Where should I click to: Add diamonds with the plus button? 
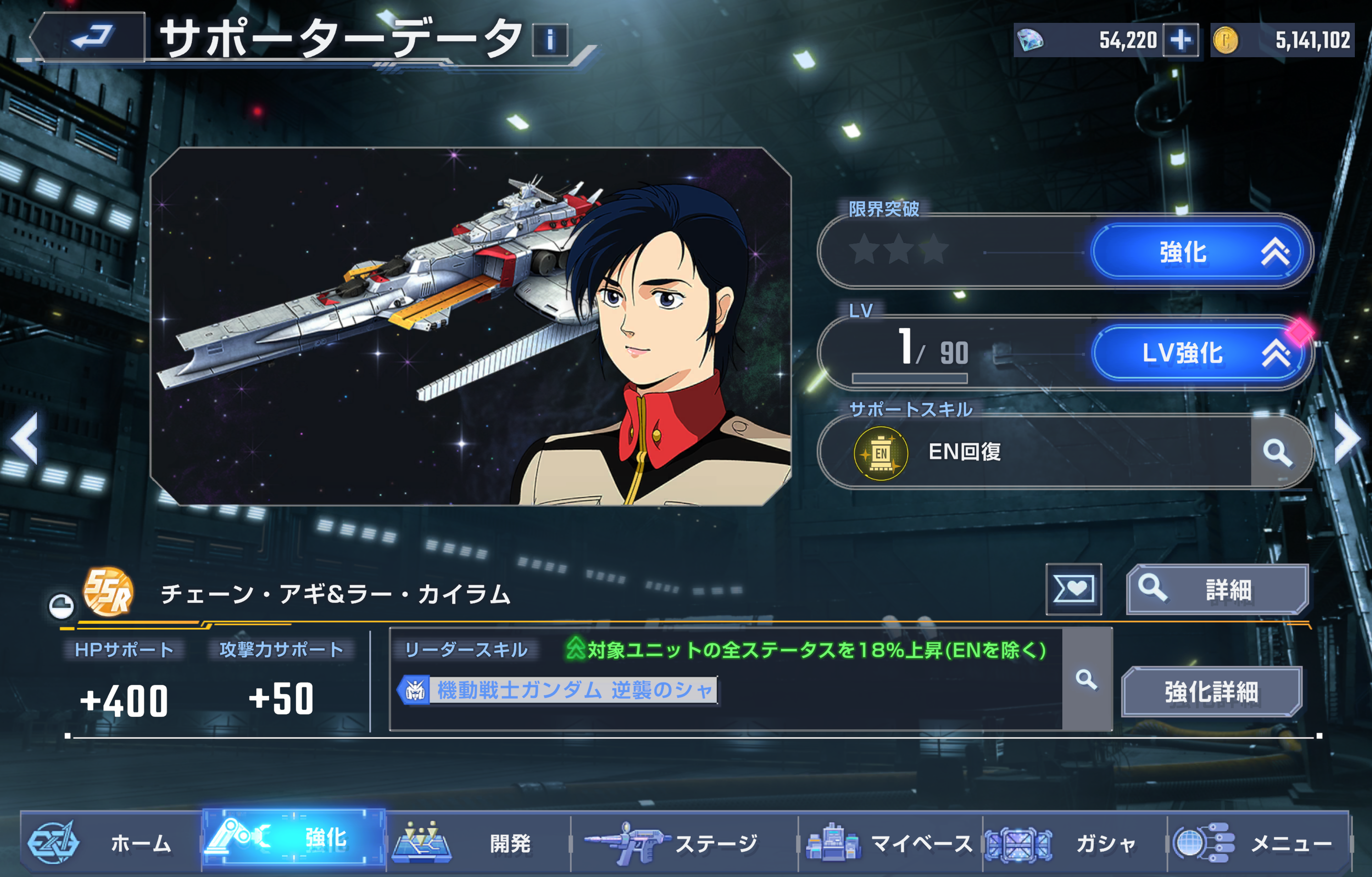coord(1180,40)
